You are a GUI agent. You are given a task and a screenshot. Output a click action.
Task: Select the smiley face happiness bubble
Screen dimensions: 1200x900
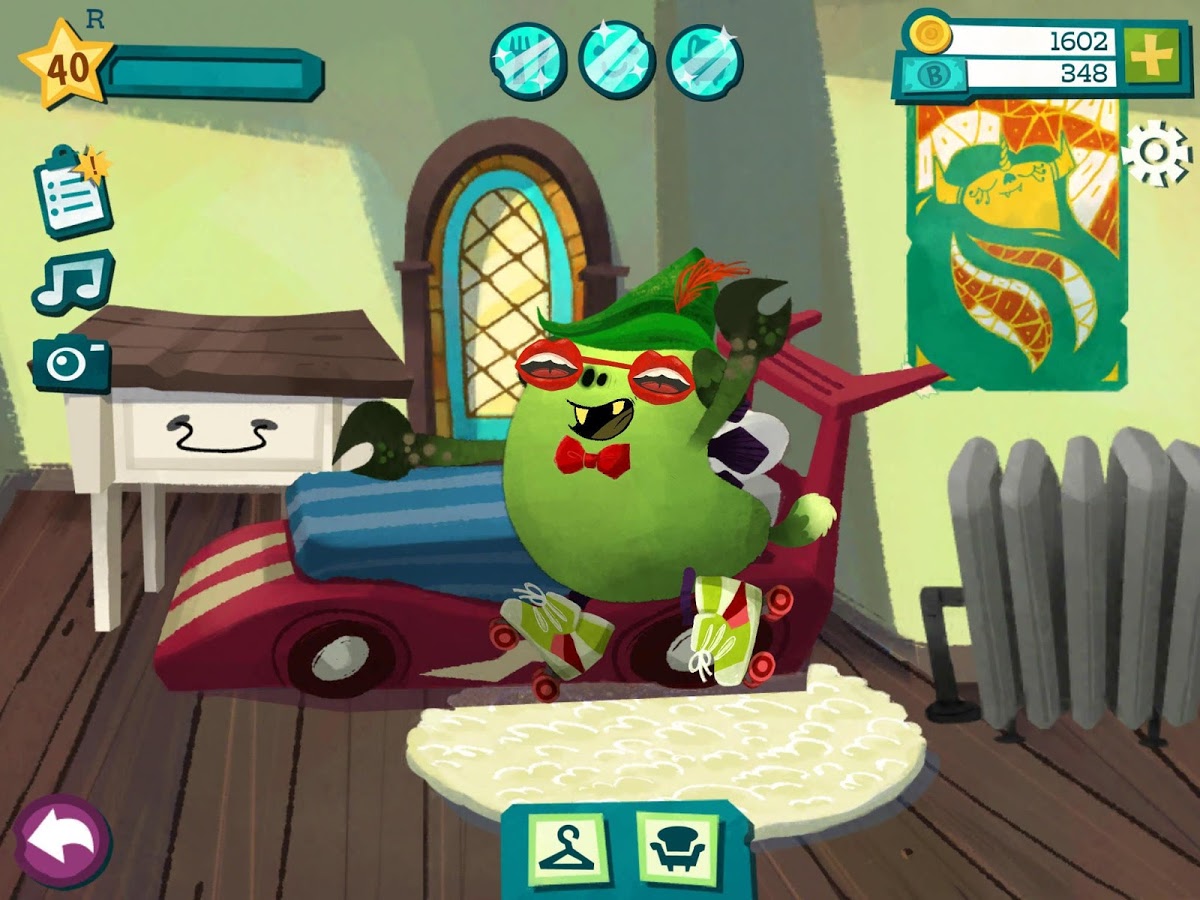click(616, 60)
